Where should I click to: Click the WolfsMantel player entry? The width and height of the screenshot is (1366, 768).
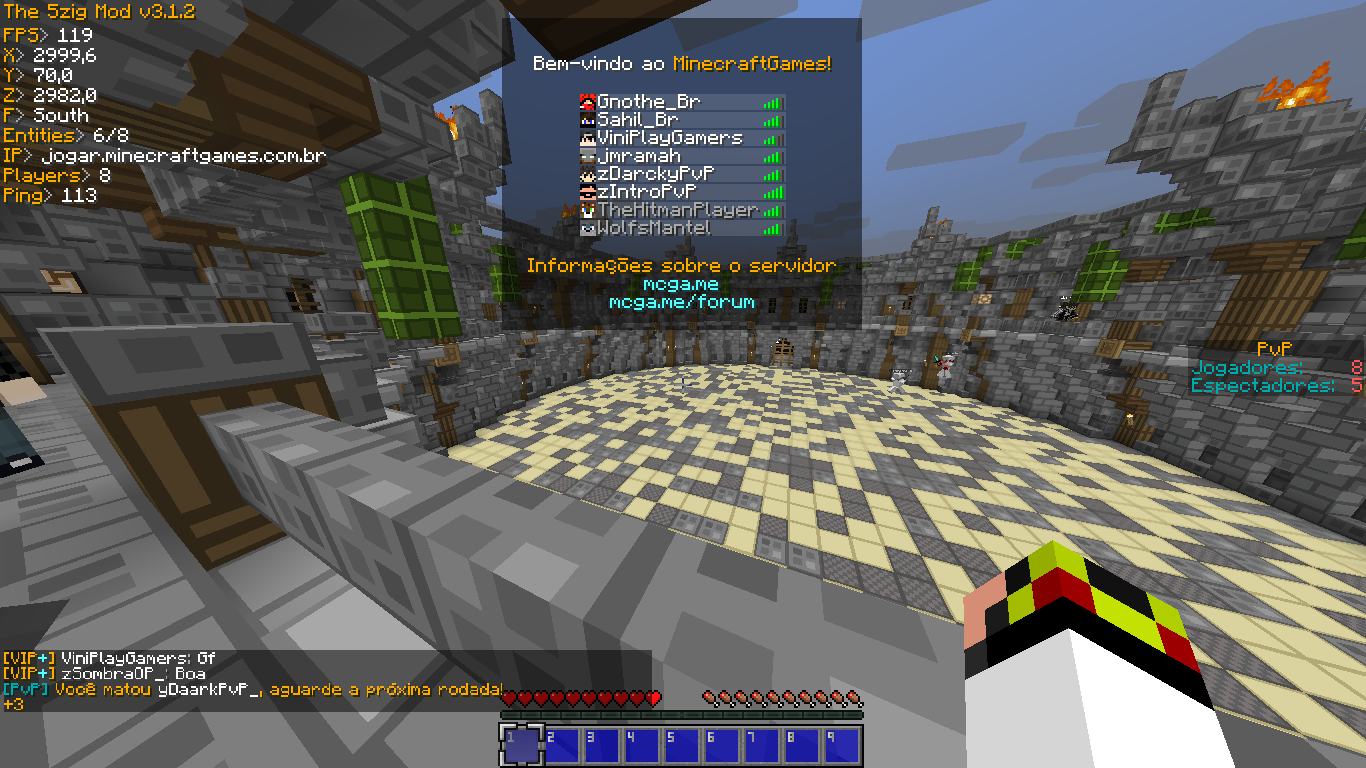[654, 228]
